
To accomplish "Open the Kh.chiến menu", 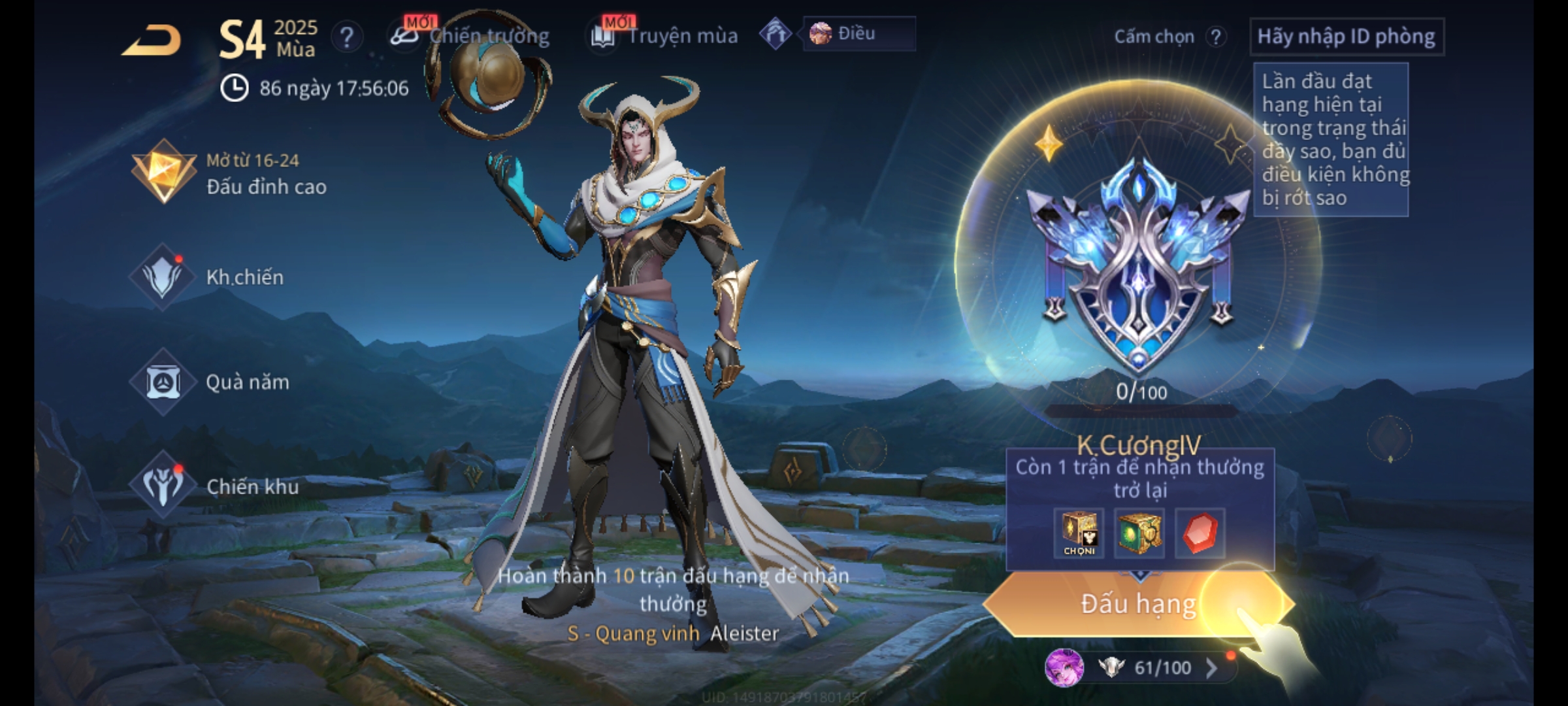I will pos(209,277).
